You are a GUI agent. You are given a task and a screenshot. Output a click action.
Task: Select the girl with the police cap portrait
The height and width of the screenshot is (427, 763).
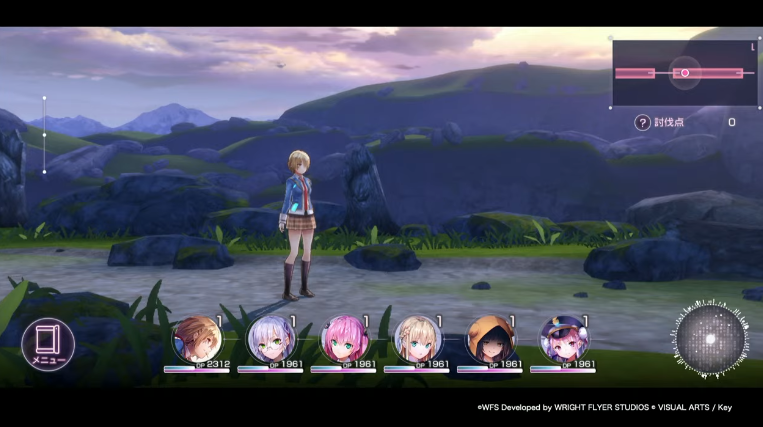pos(563,340)
